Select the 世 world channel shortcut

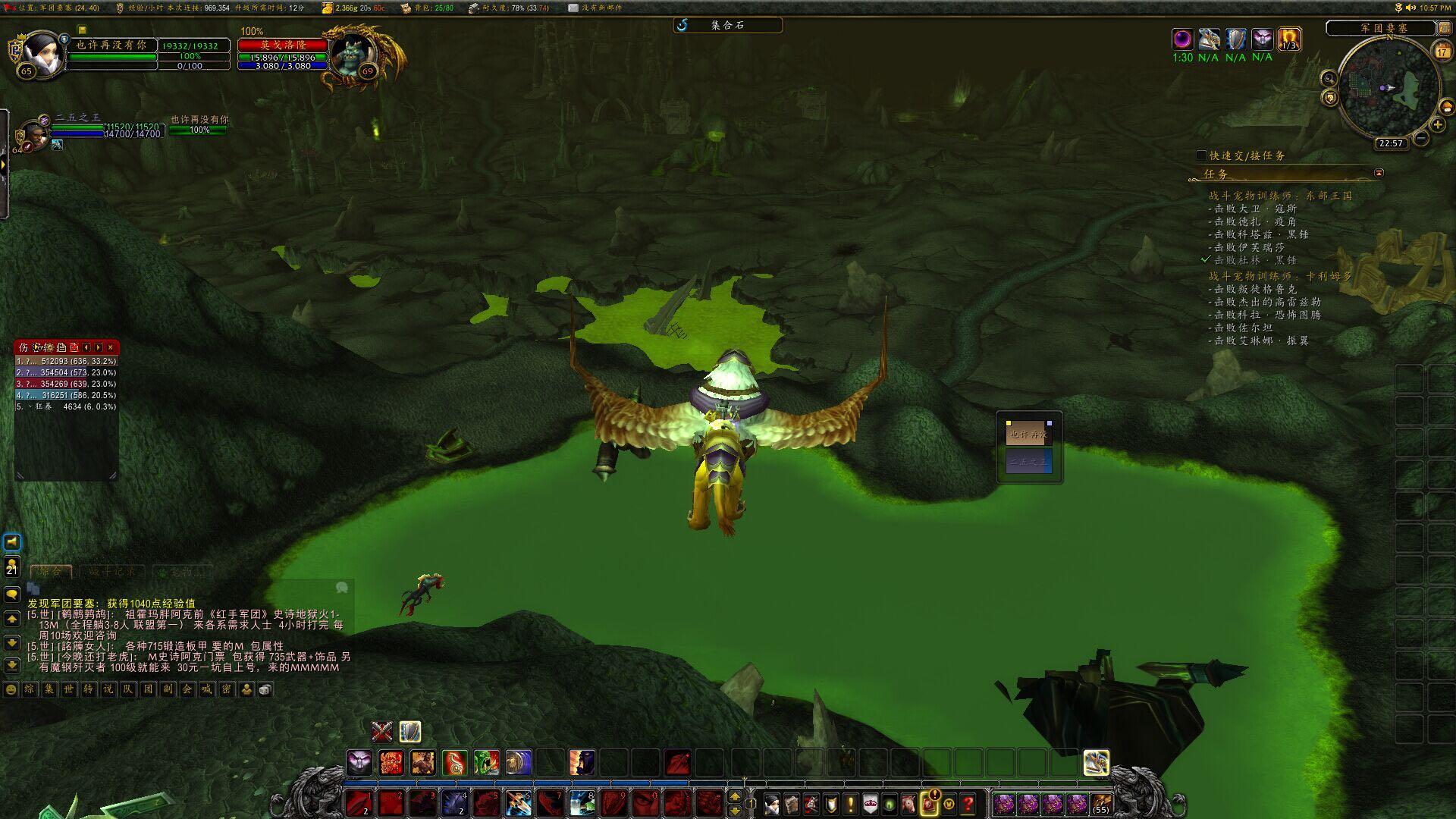69,689
